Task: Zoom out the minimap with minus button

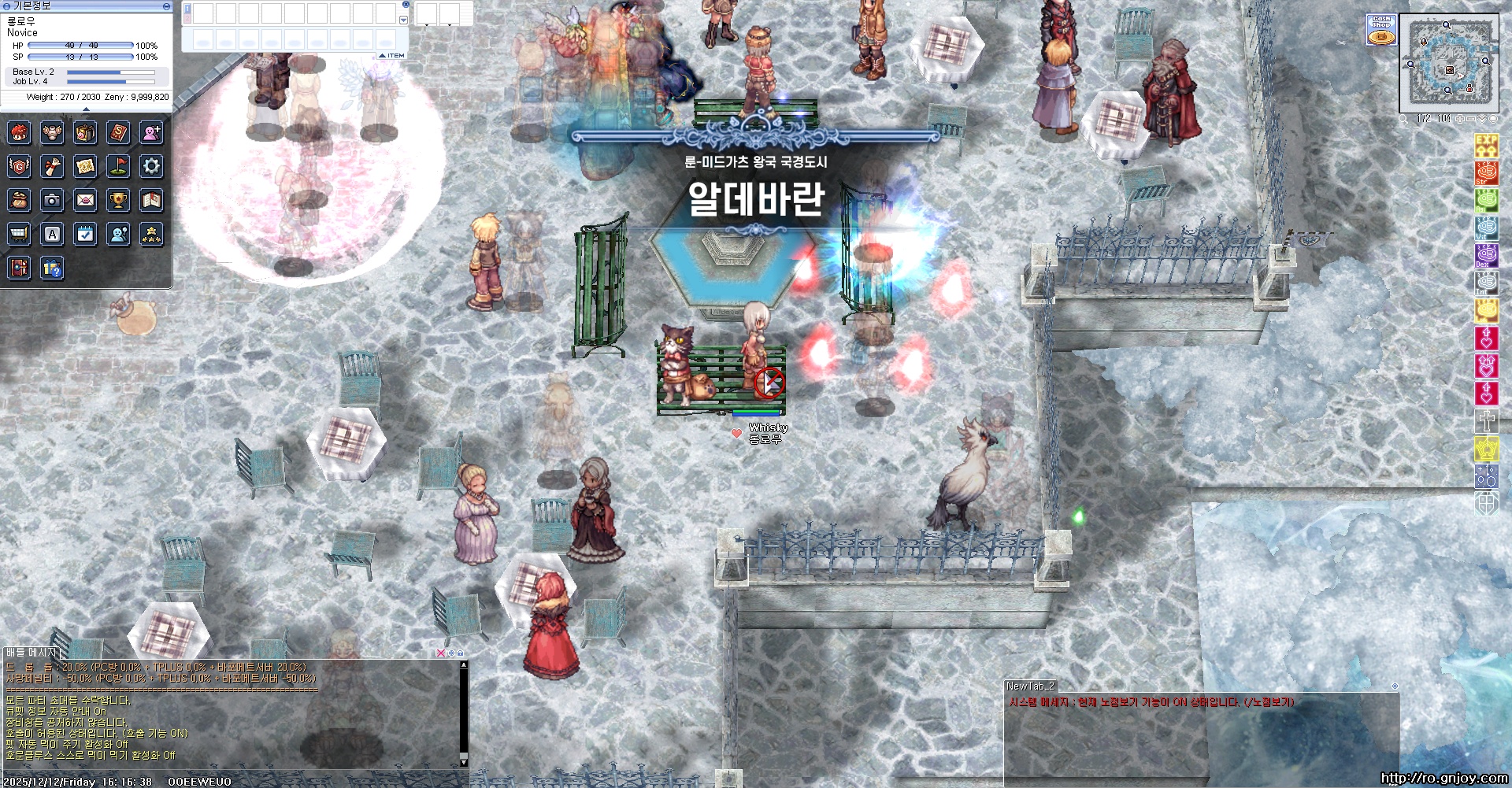Action: coord(1471,119)
